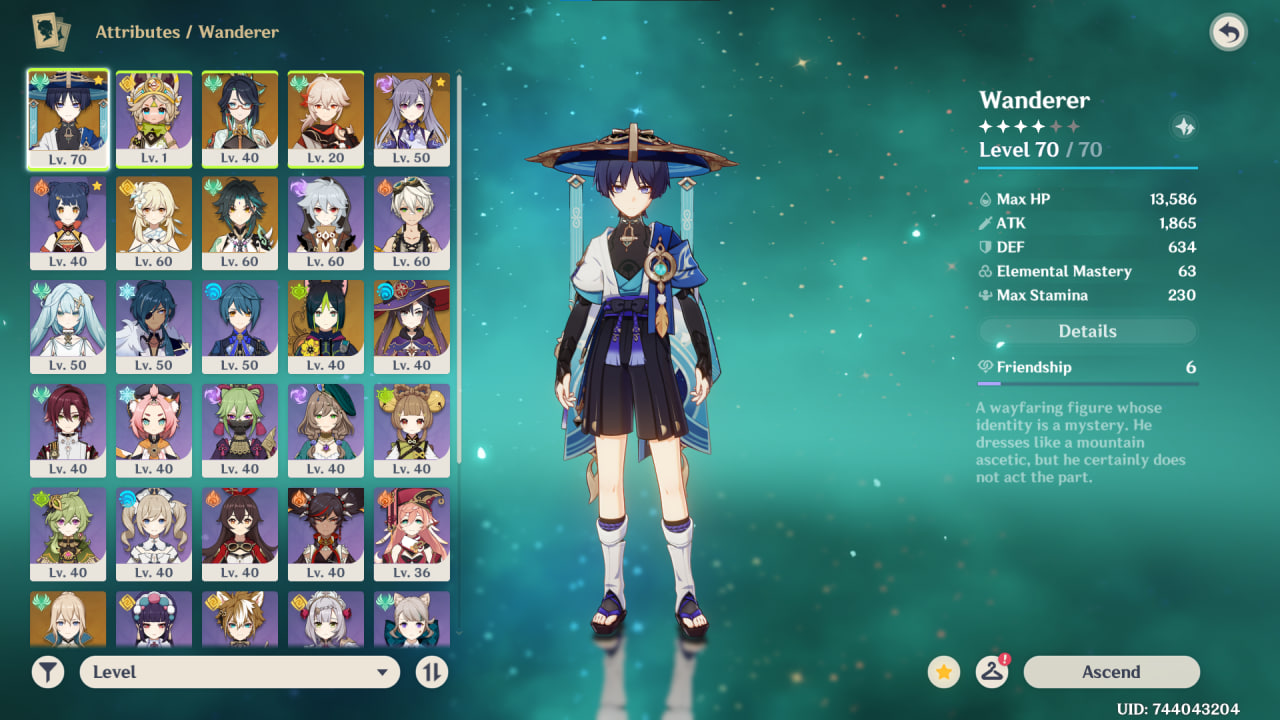
Task: Open the character filter funnel
Action: [48, 672]
